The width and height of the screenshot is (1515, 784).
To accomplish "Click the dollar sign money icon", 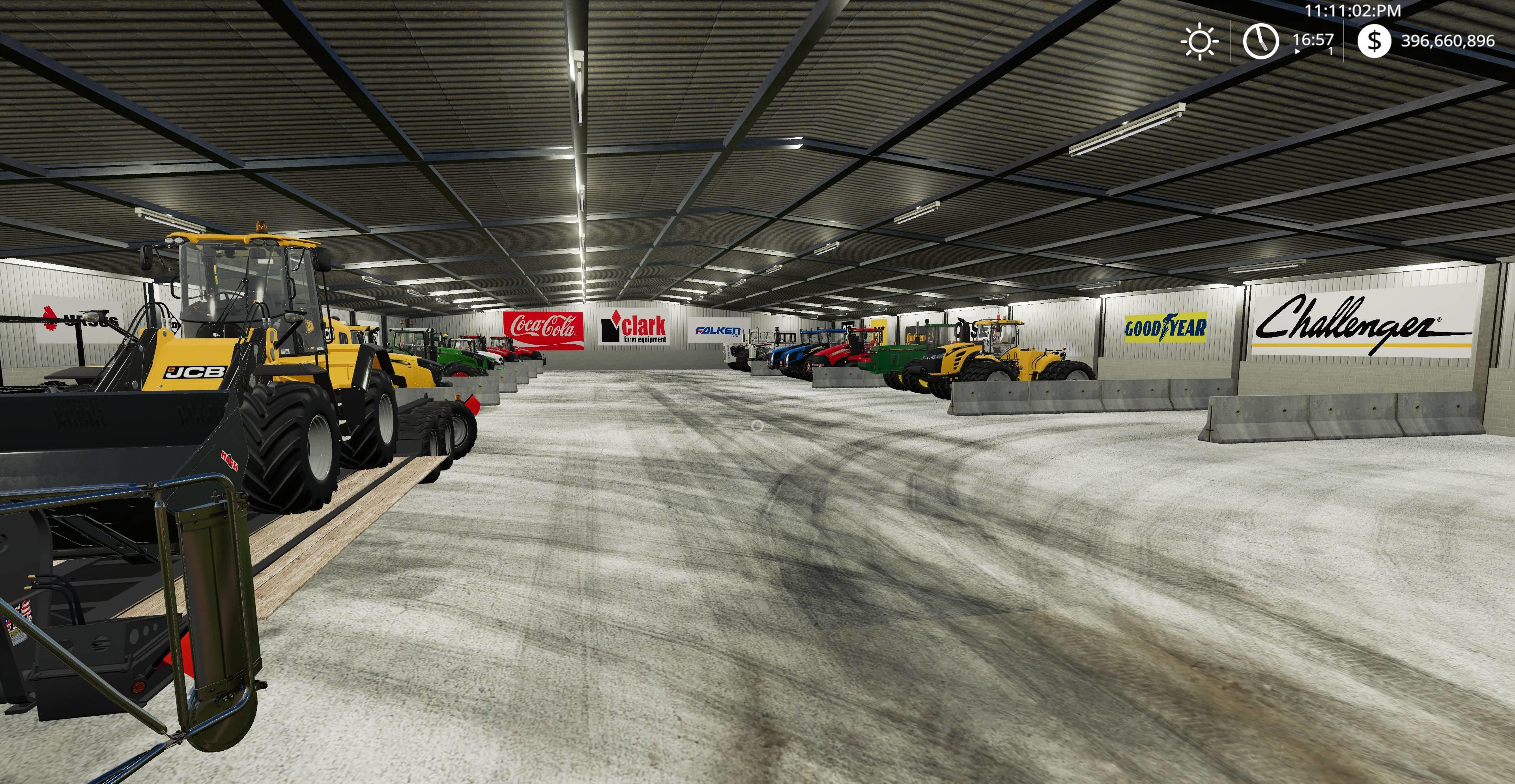I will [1374, 41].
